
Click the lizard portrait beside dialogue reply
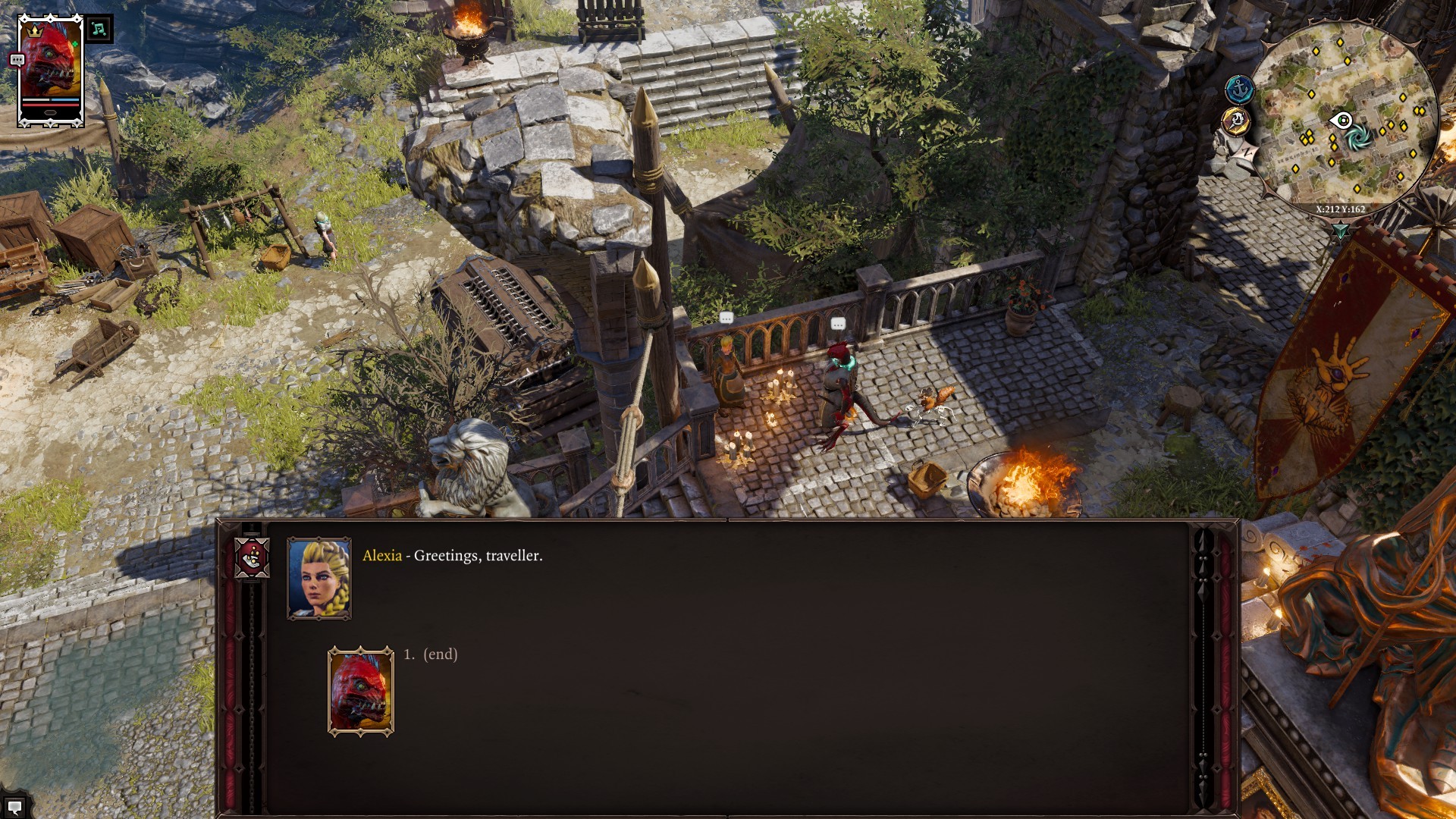point(361,692)
